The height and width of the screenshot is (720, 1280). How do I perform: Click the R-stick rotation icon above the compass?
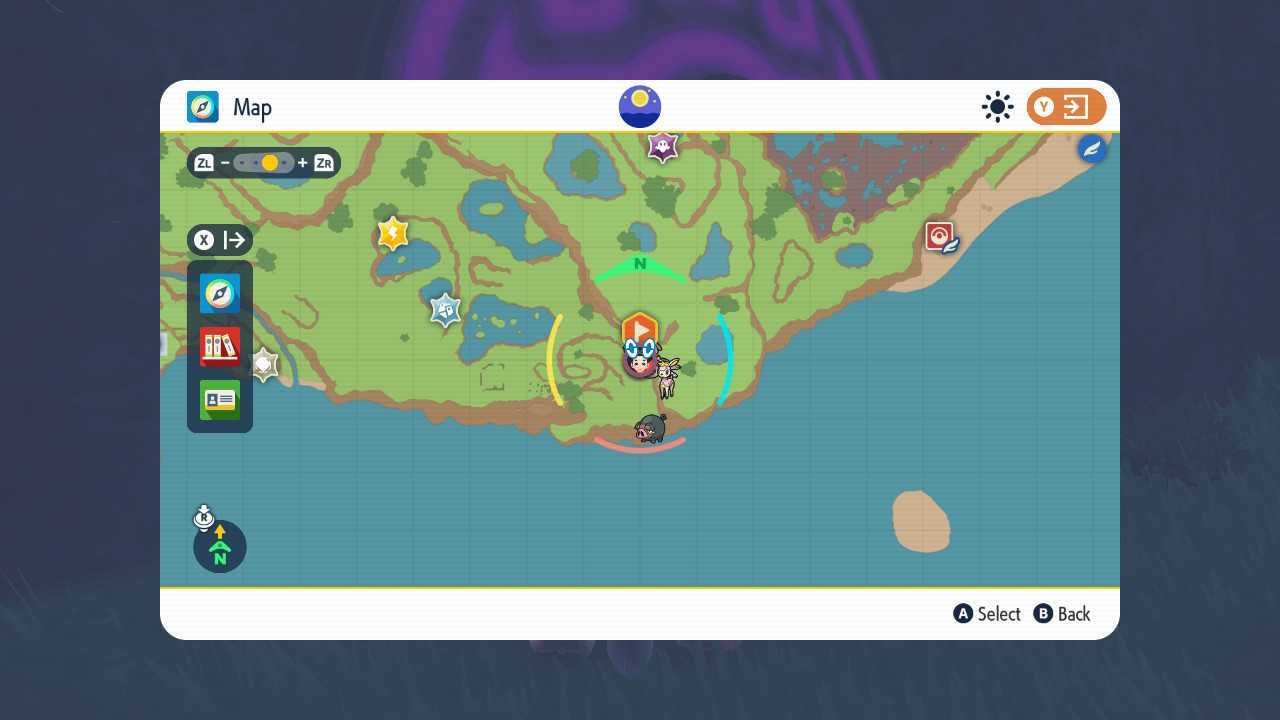click(x=204, y=518)
